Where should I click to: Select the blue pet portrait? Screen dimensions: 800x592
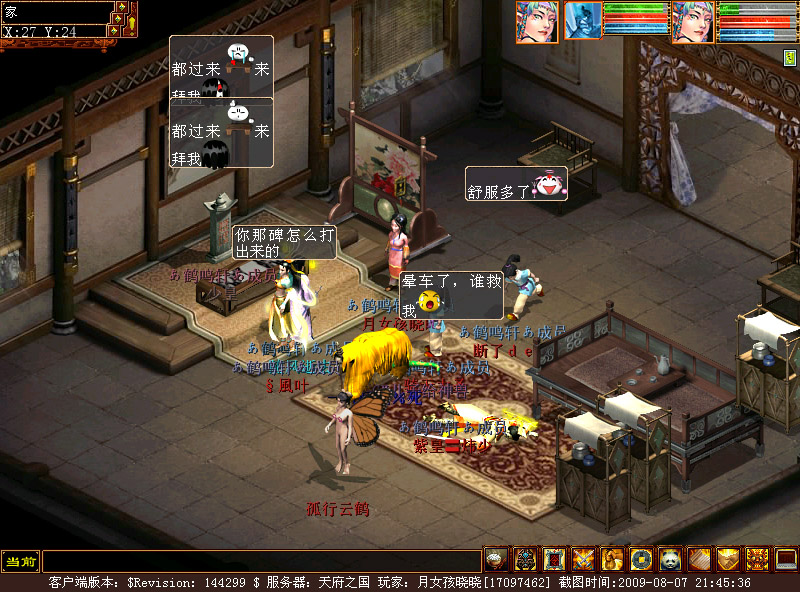(583, 21)
